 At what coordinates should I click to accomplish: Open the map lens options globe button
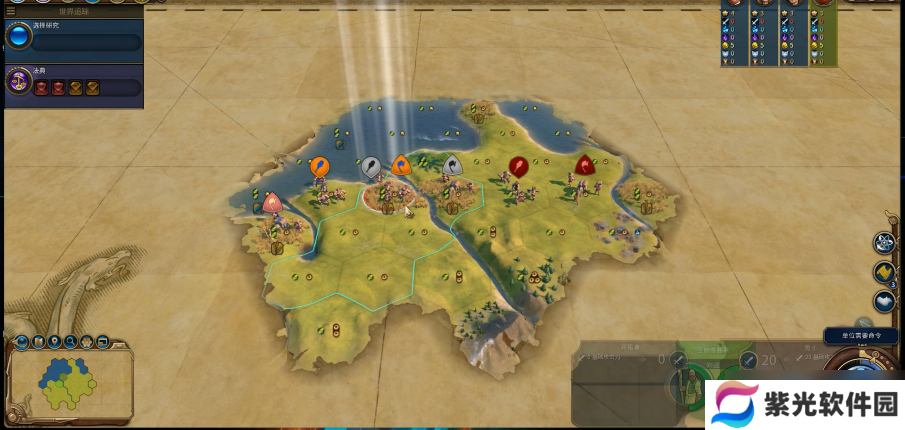(21, 343)
